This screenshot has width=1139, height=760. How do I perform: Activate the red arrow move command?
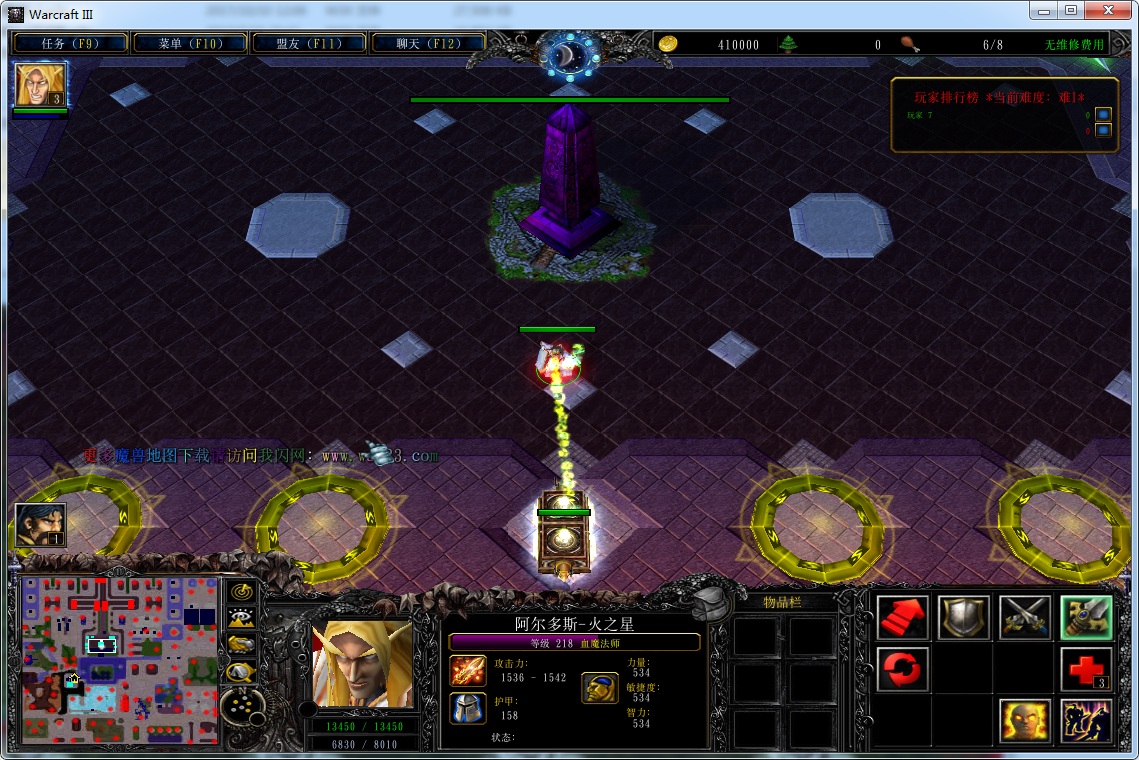coord(903,618)
